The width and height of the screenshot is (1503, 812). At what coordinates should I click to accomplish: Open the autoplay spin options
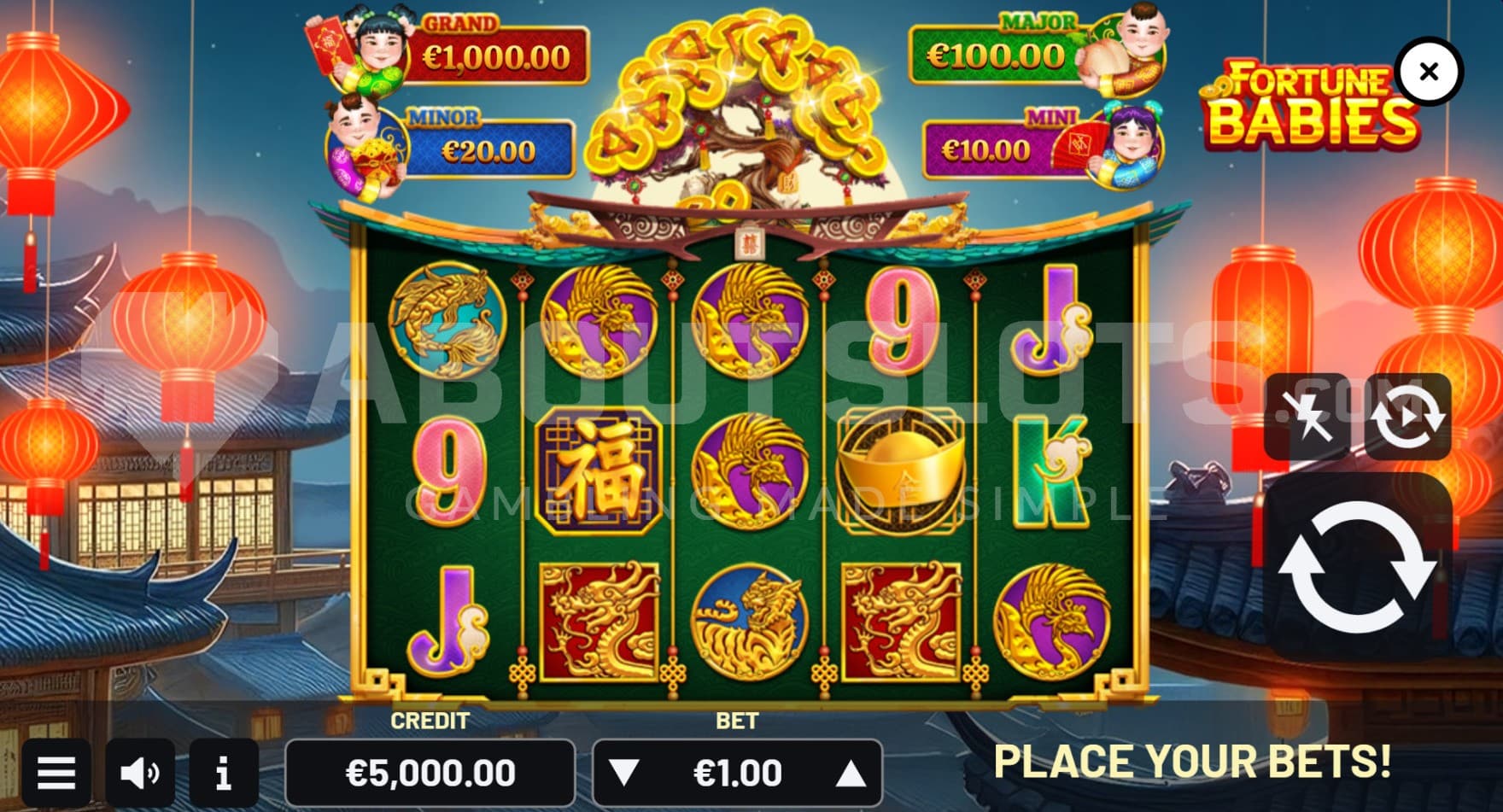pyautogui.click(x=1407, y=417)
